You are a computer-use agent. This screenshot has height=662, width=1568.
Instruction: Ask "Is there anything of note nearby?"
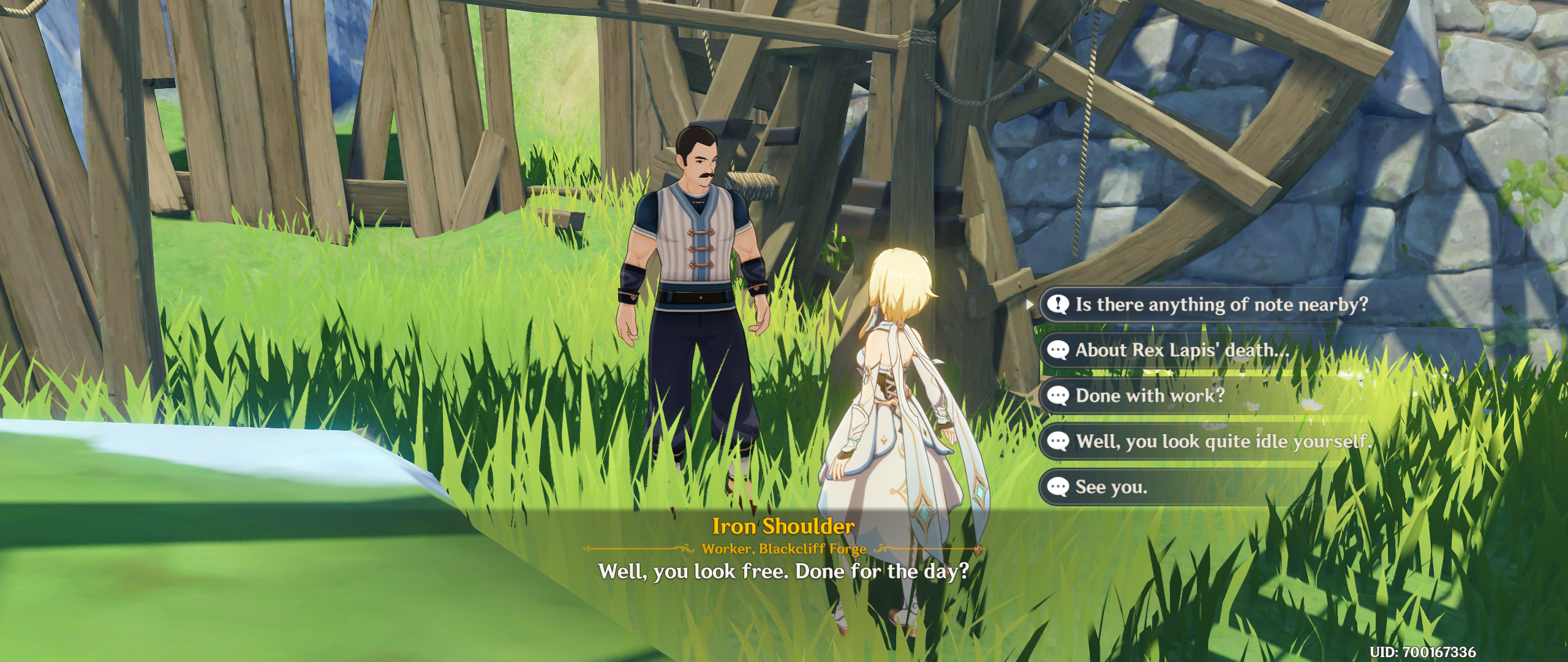[x=1221, y=305]
